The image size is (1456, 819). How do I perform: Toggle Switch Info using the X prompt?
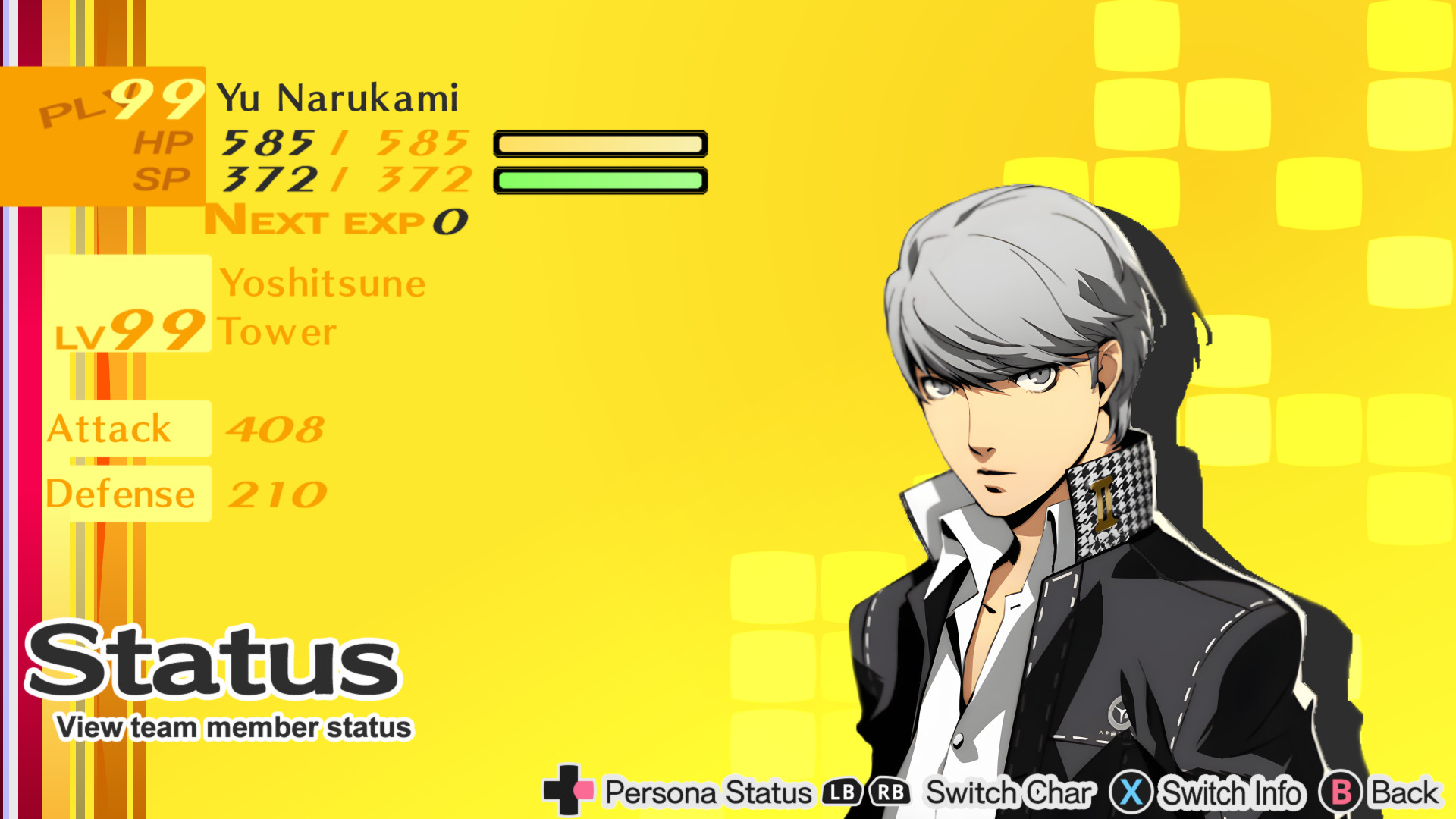[1131, 793]
